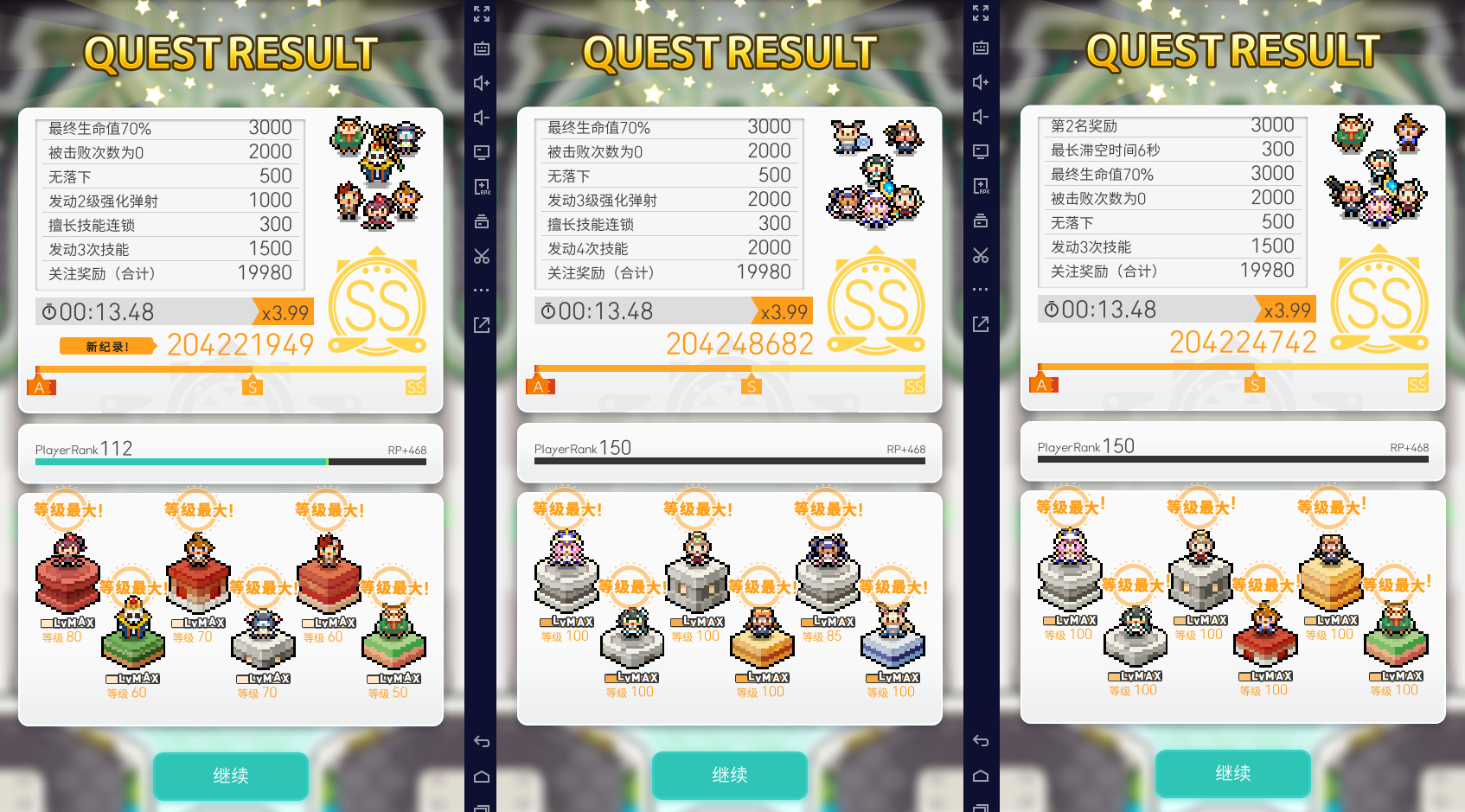Click the volume down icon in the sidebar
Image resolution: width=1465 pixels, height=812 pixels.
coord(482,117)
